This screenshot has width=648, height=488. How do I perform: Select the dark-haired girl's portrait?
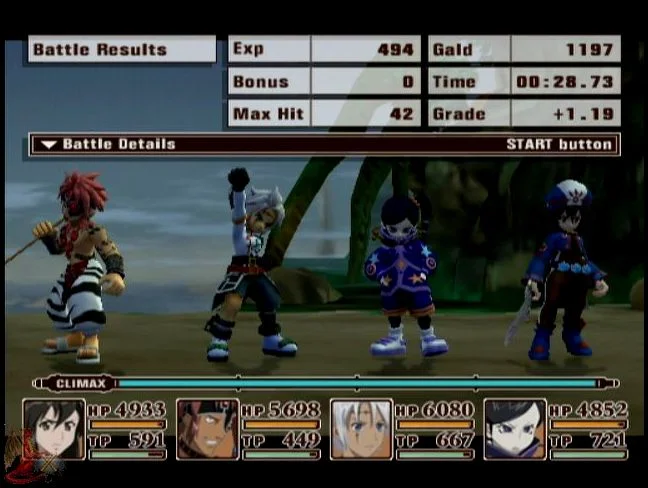53,429
